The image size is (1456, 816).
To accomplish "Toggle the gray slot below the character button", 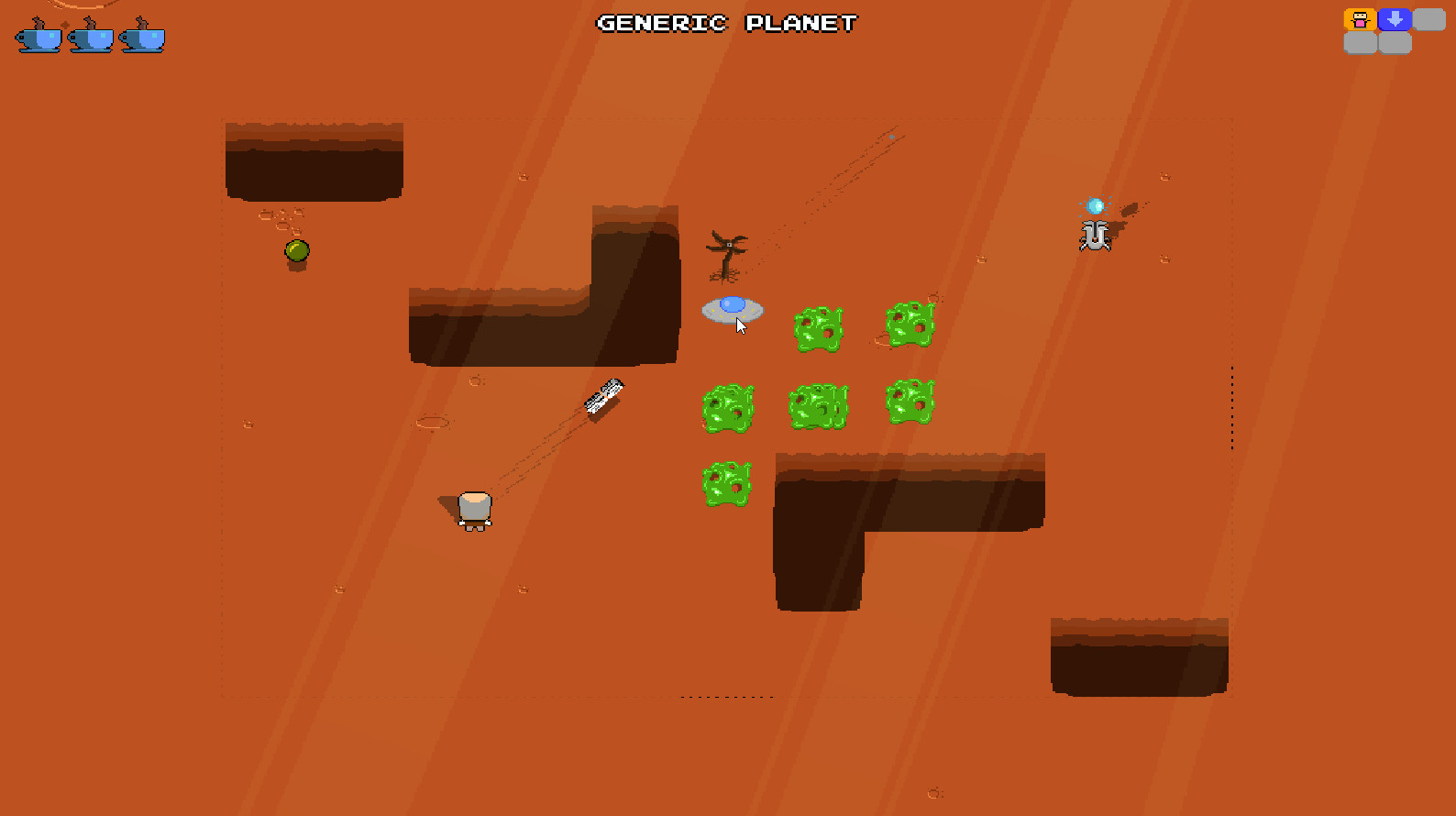I will [1361, 44].
